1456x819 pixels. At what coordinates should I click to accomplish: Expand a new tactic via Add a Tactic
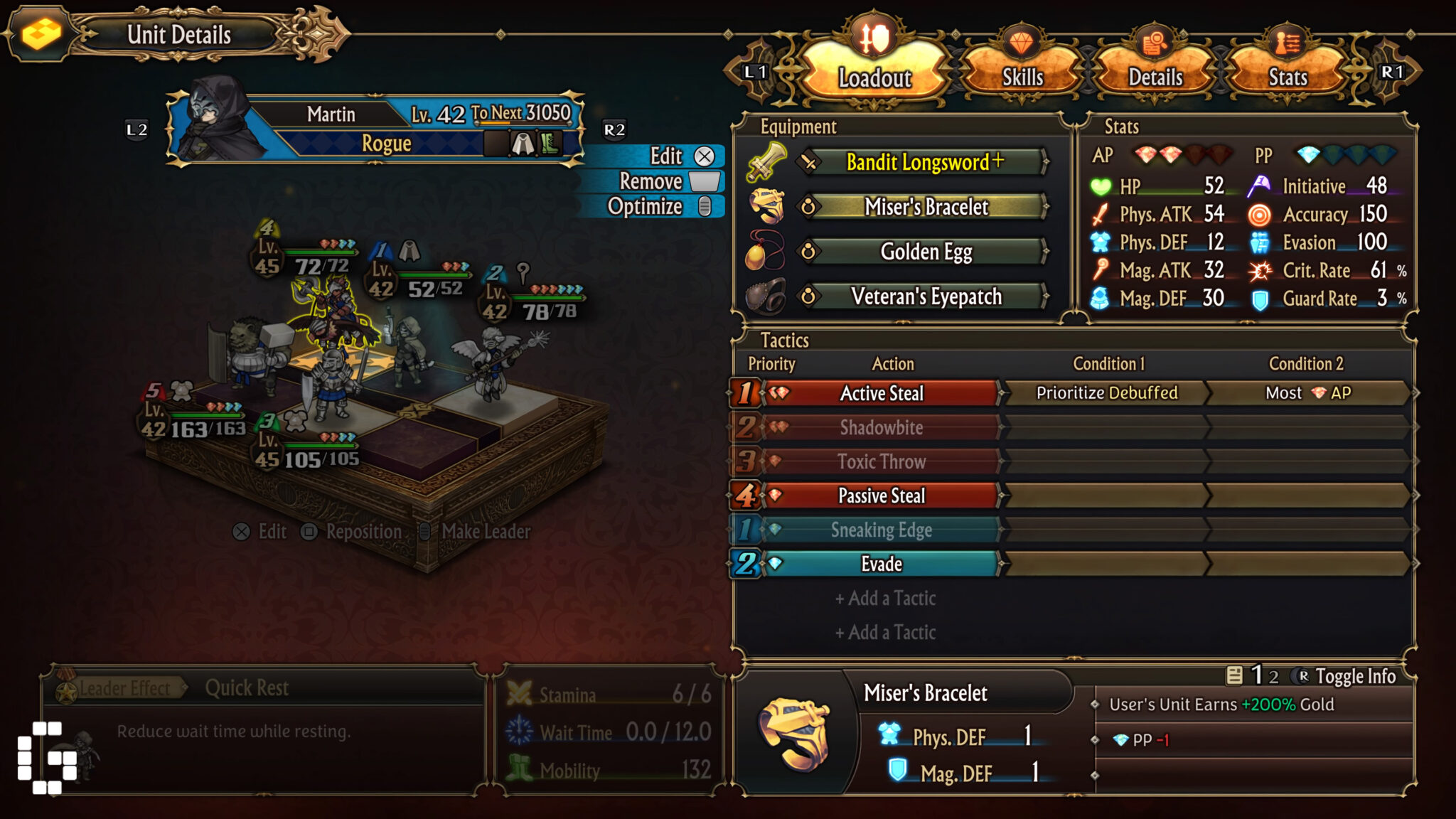click(x=886, y=599)
